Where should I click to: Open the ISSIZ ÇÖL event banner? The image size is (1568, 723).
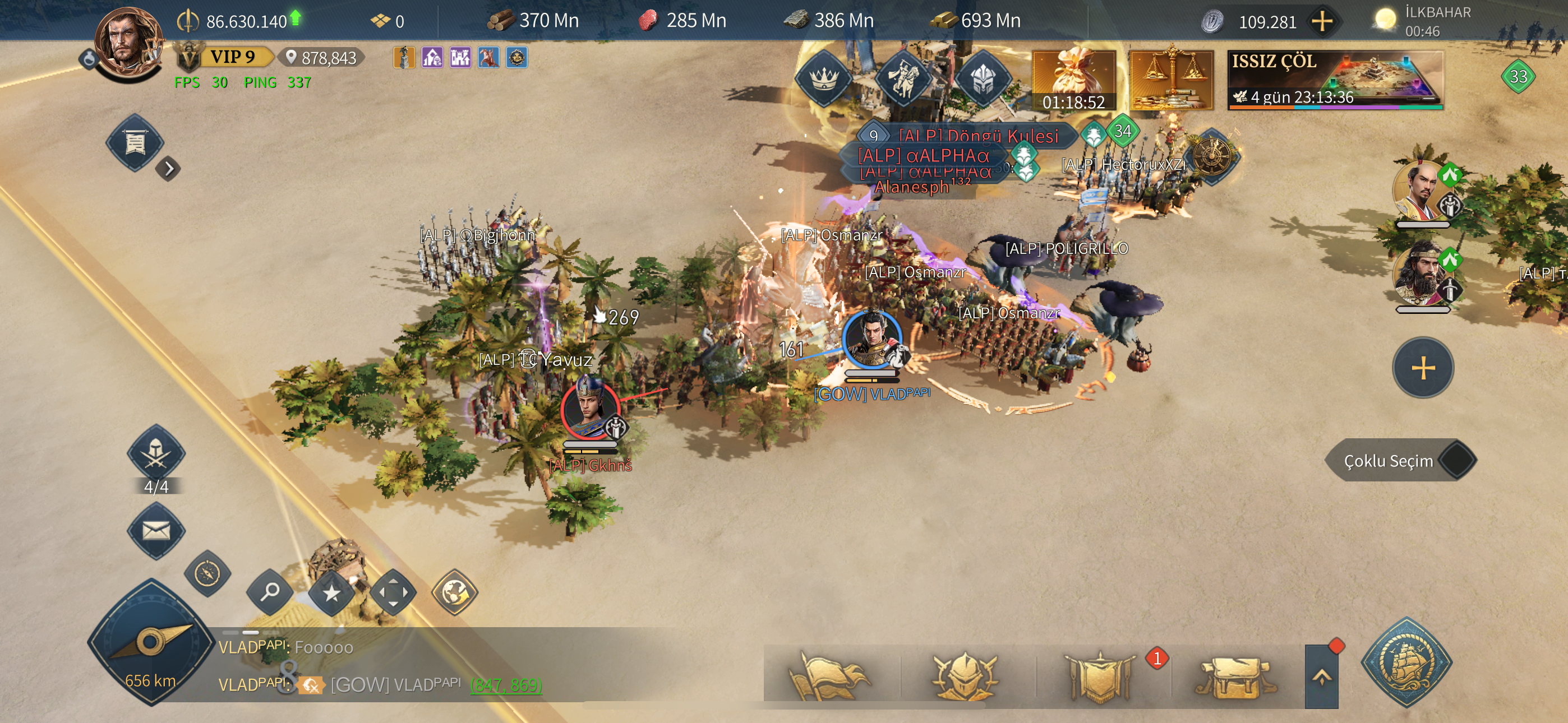(1334, 80)
